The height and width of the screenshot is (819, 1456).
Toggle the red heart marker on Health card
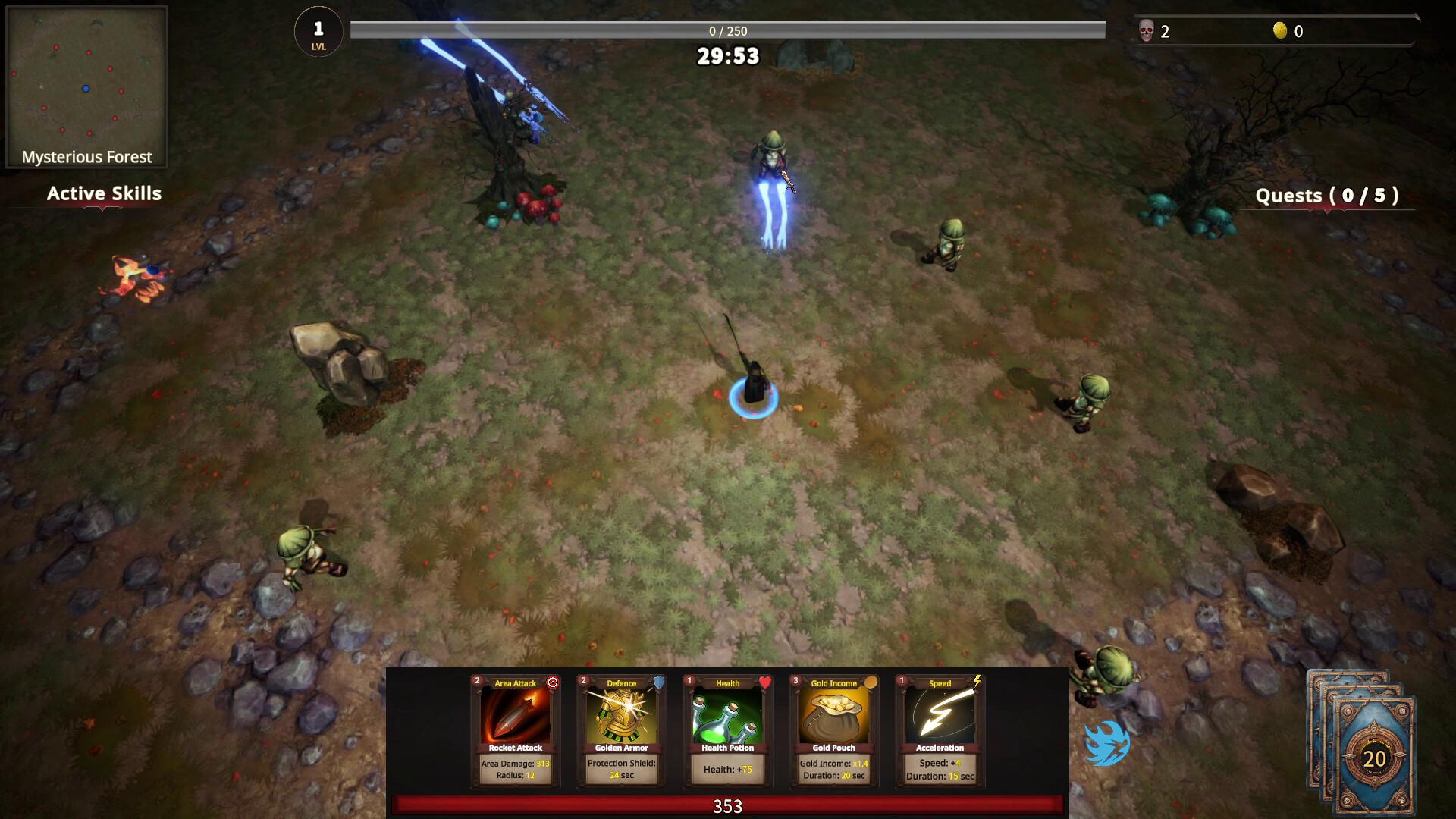click(764, 682)
